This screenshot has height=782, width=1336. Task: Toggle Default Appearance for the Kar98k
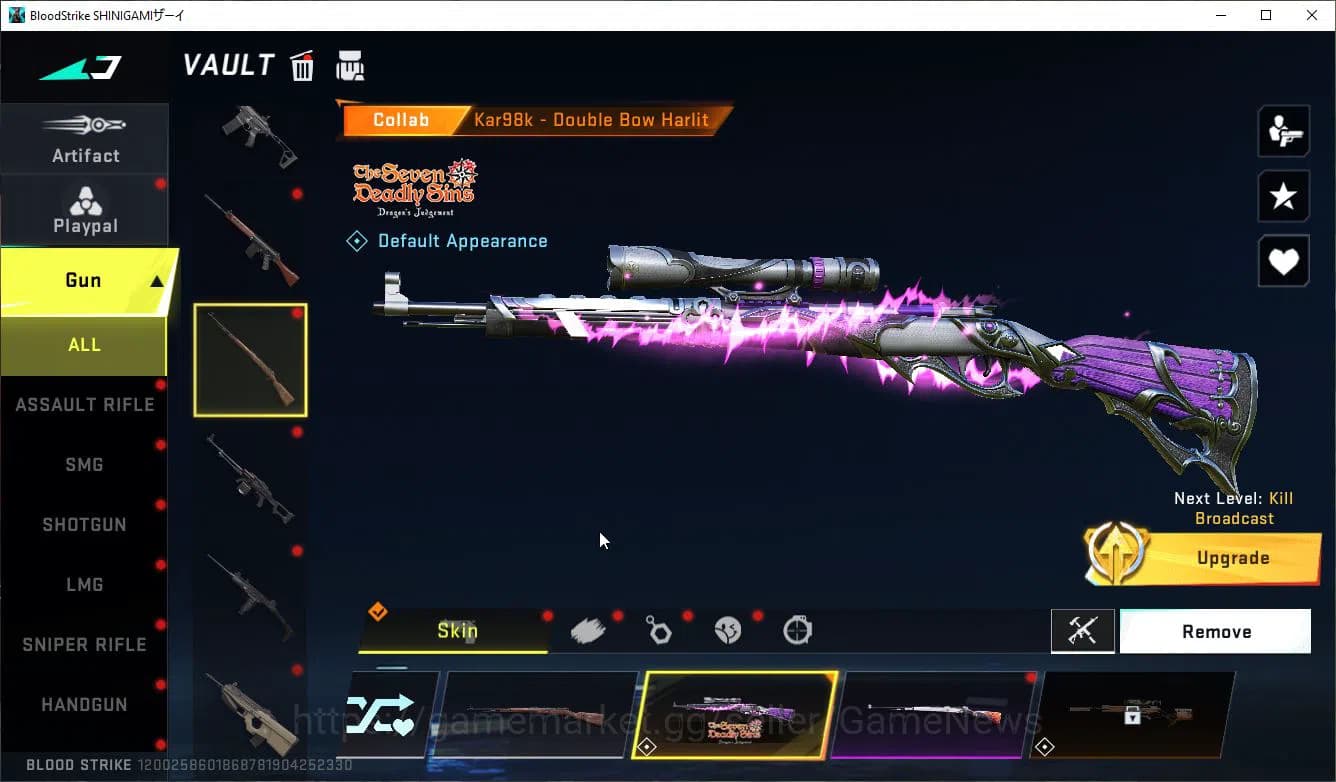[446, 240]
